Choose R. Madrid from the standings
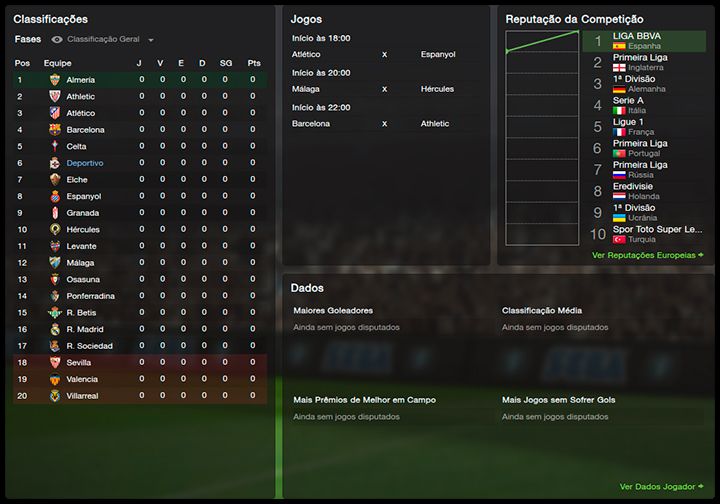The image size is (720, 504). (84, 329)
